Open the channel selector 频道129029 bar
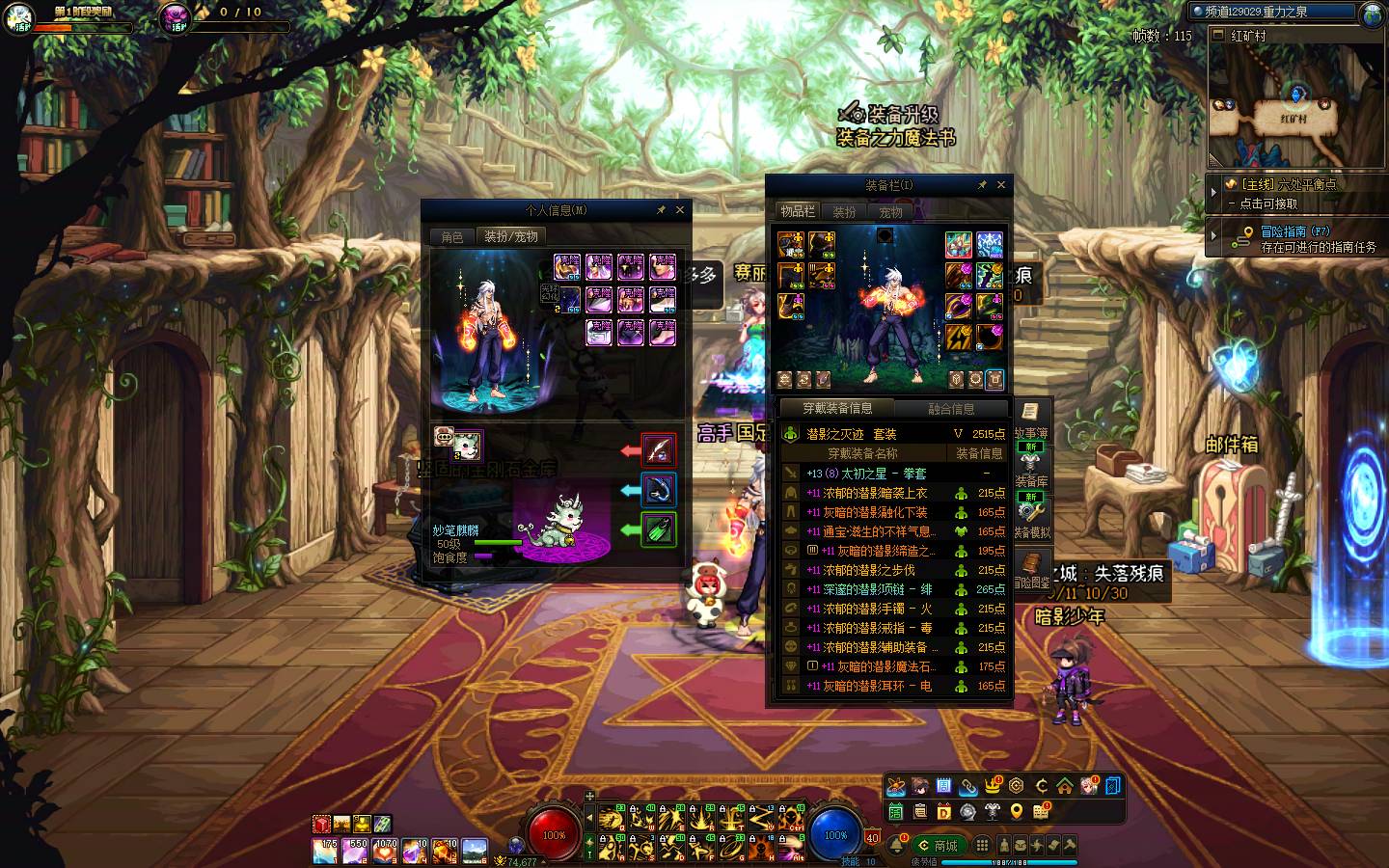 click(1273, 13)
